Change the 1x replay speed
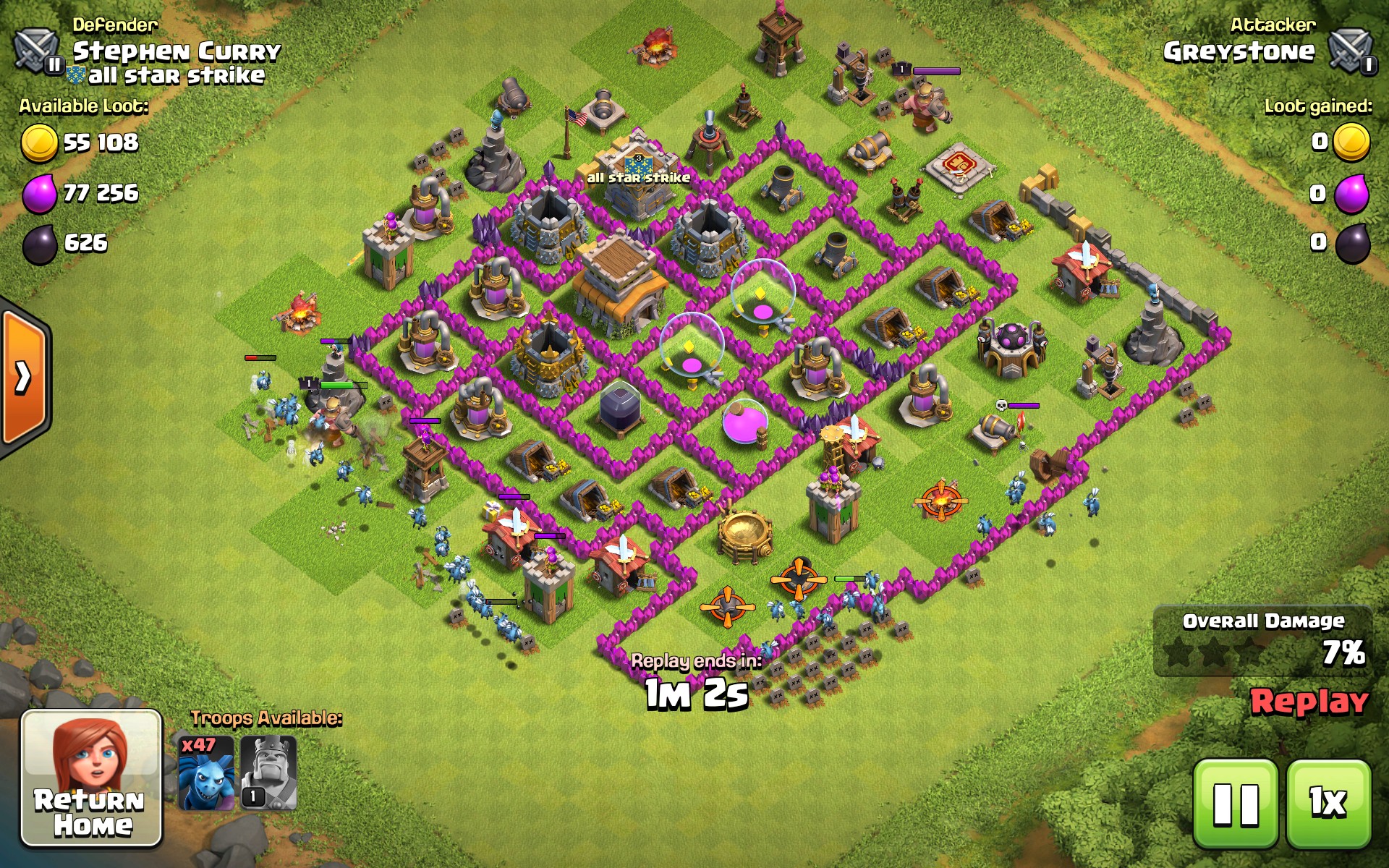Image resolution: width=1389 pixels, height=868 pixels. click(1328, 804)
